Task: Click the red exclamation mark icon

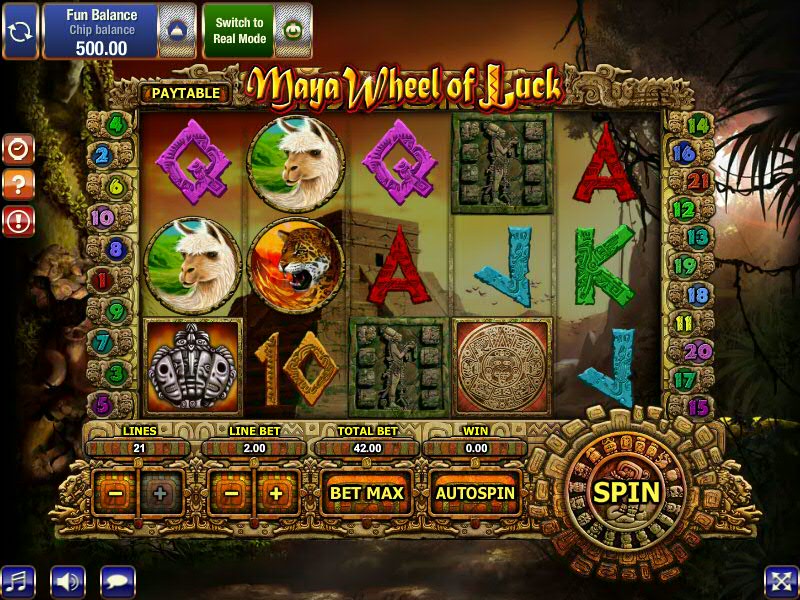Action: (19, 221)
